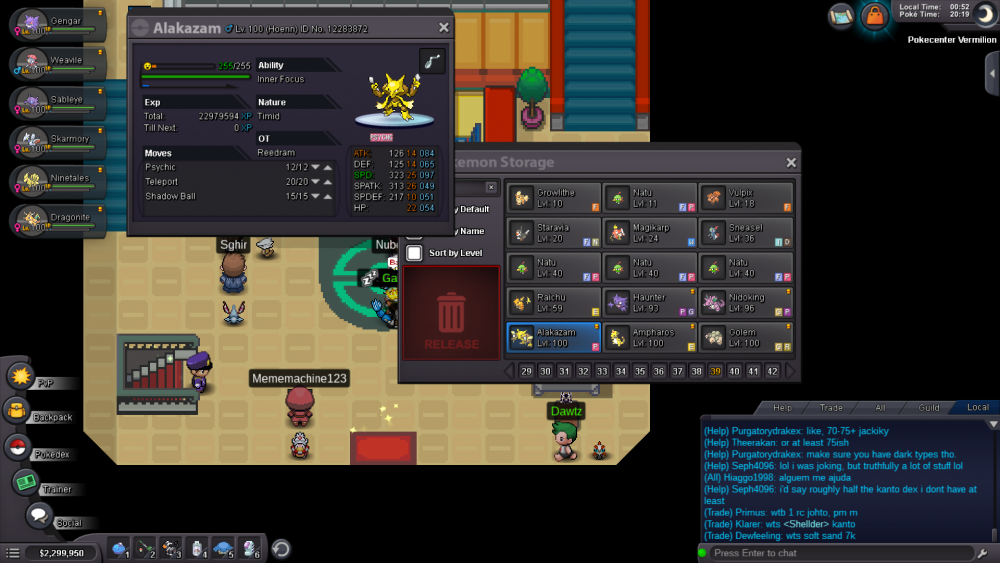Toggle the Sort by Level checkbox

tap(414, 253)
